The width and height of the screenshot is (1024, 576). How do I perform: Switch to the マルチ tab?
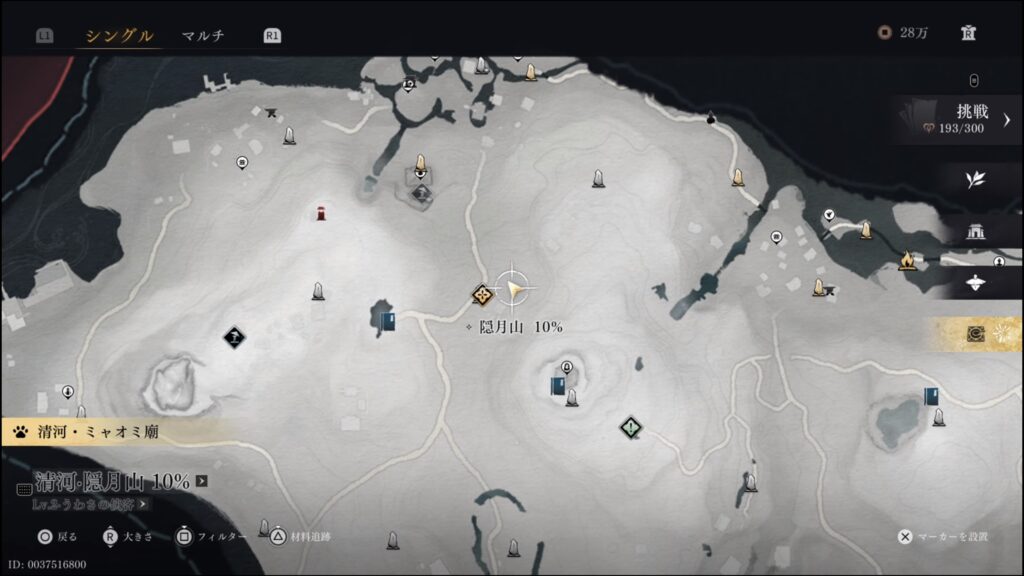203,36
